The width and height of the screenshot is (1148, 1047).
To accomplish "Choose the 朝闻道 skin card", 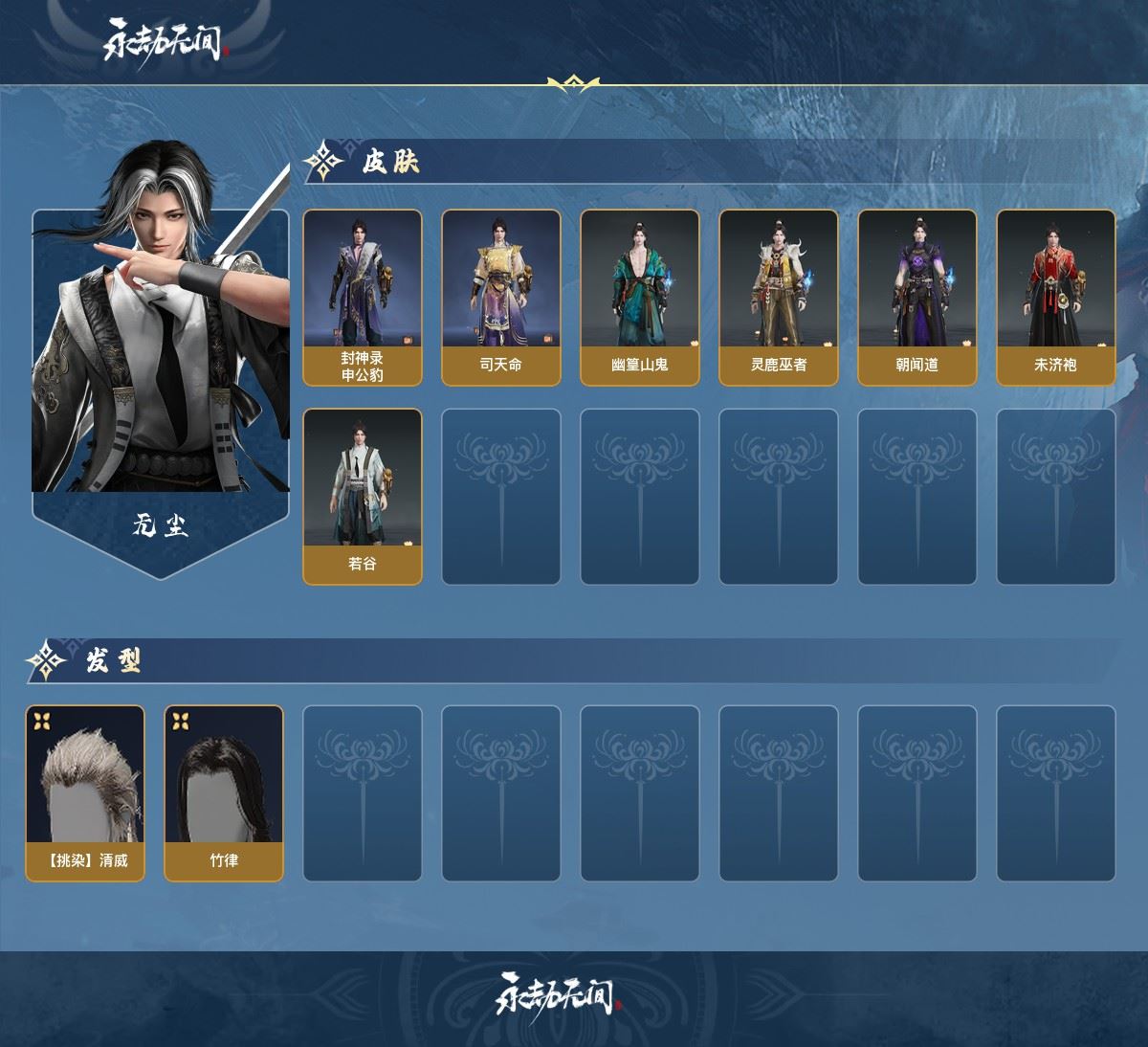I will click(x=917, y=297).
